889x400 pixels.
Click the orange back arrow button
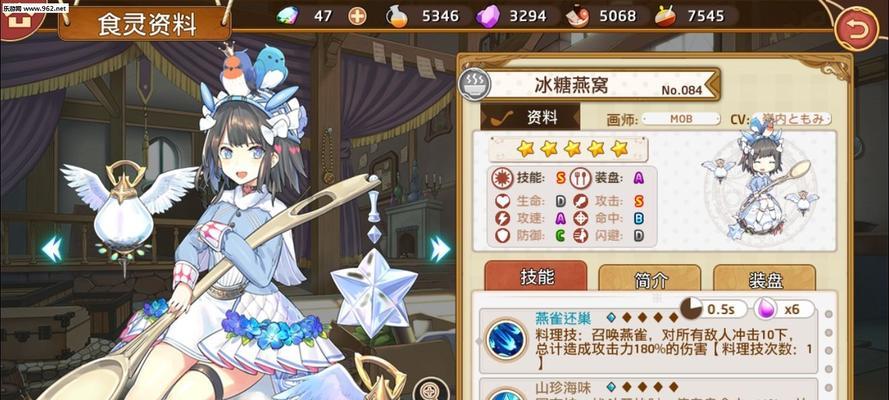coord(855,30)
